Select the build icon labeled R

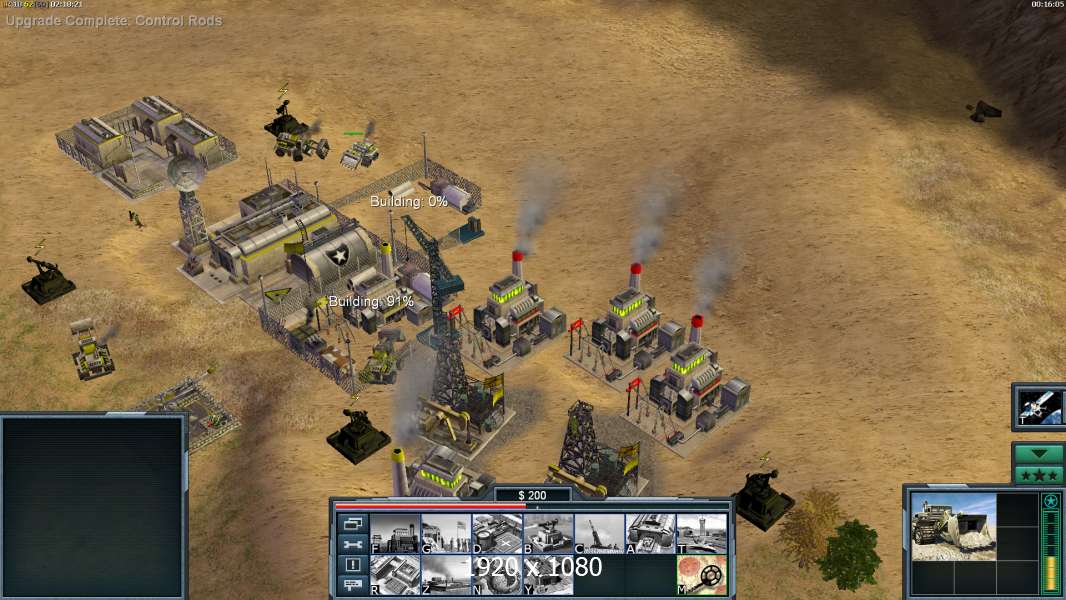coord(395,575)
